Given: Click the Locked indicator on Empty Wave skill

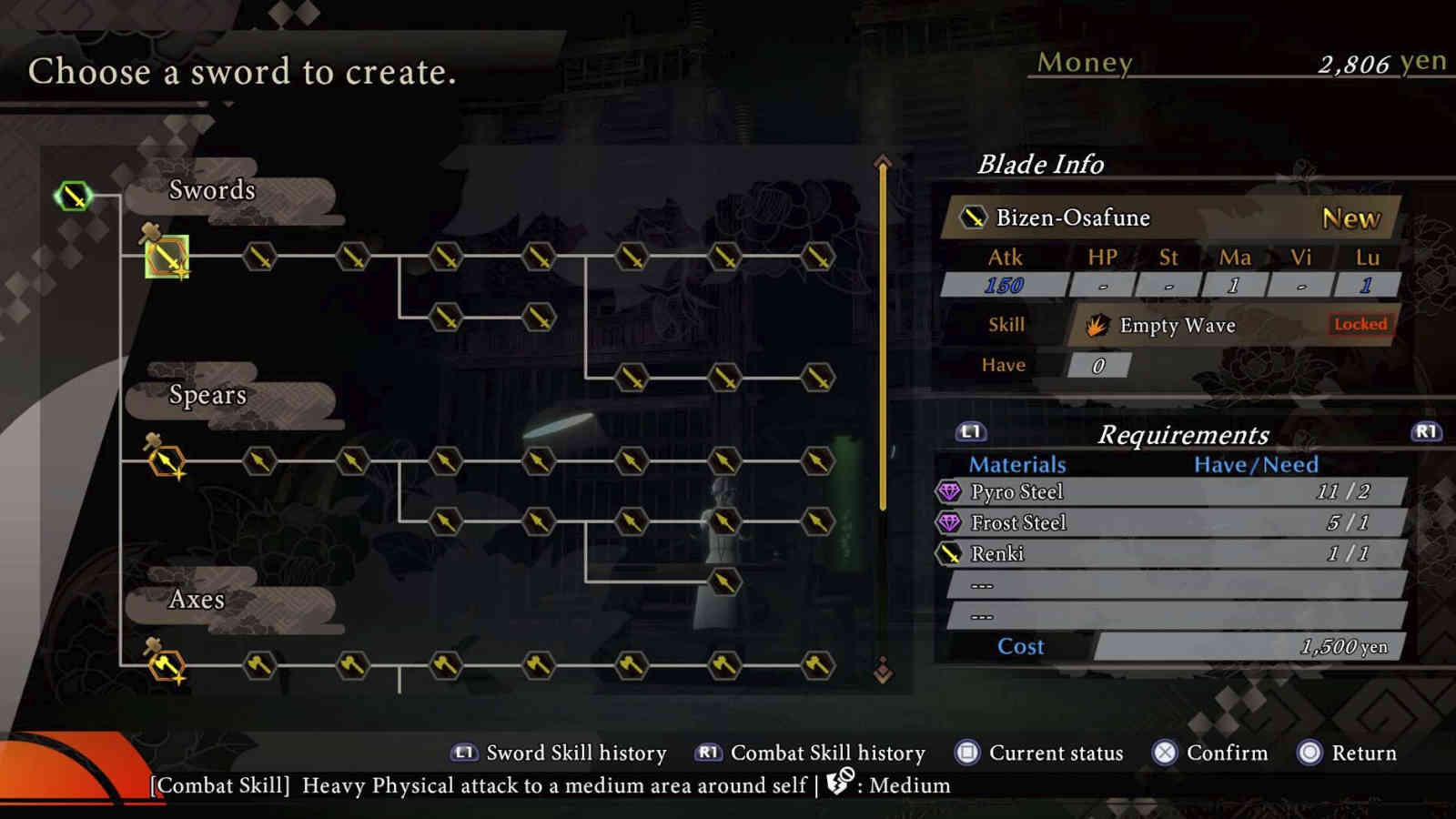Looking at the screenshot, I should tap(1360, 325).
